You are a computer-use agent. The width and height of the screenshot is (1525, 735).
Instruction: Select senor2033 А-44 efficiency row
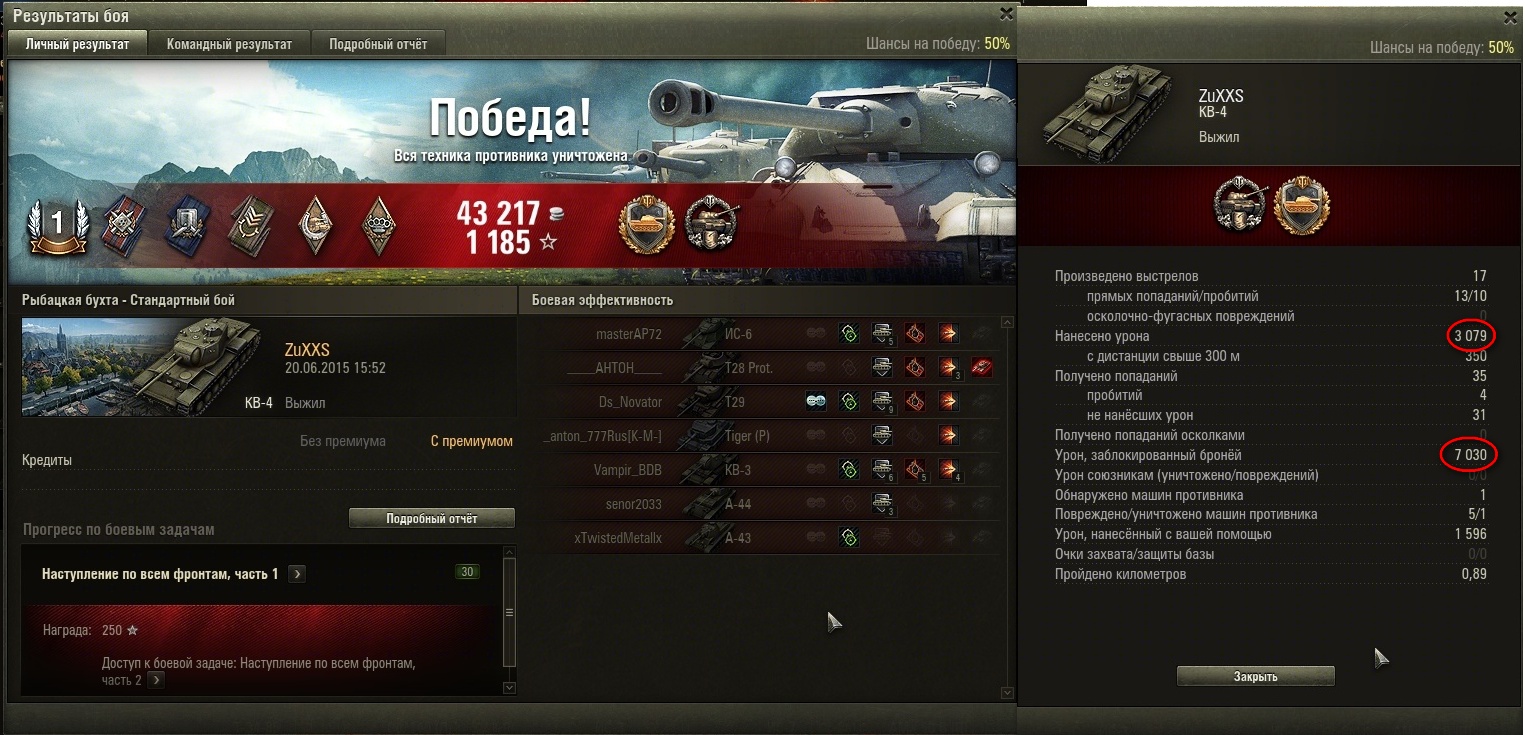[760, 504]
